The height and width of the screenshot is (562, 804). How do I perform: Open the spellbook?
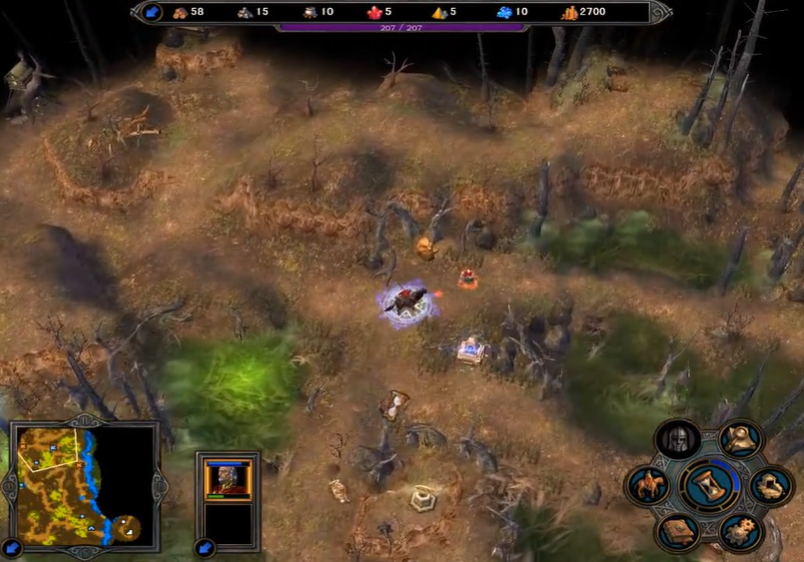677,530
